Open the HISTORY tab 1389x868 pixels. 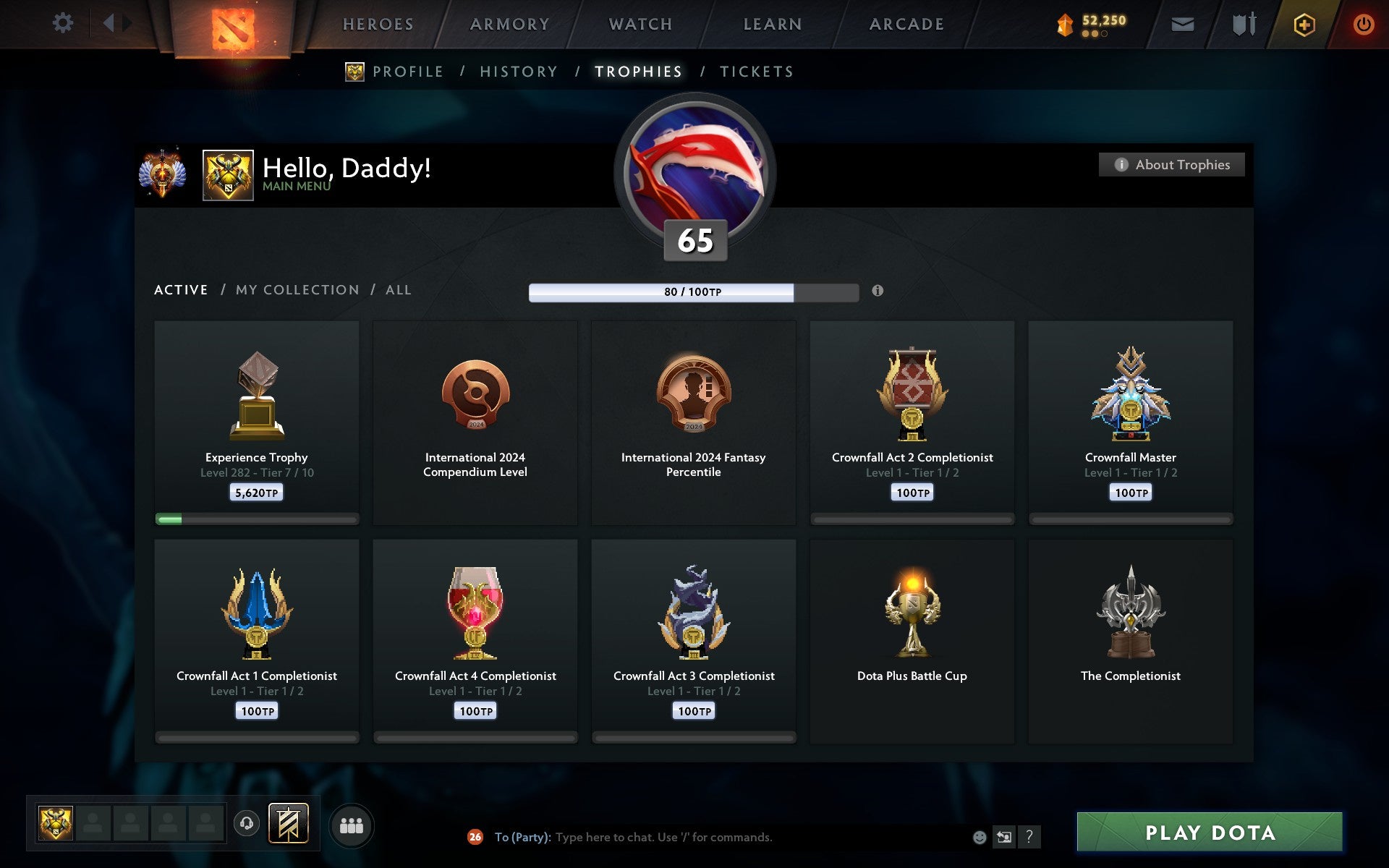pos(519,72)
